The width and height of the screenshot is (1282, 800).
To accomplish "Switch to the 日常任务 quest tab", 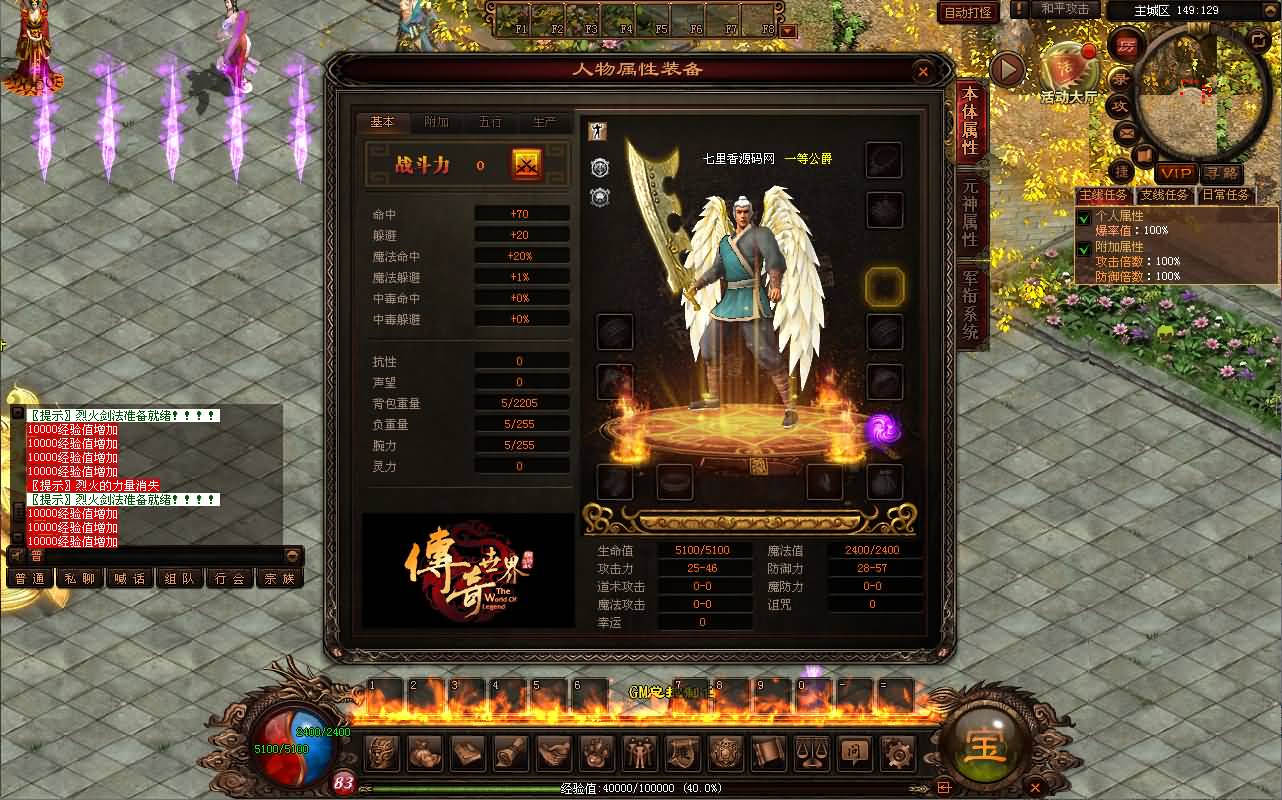I will click(x=1224, y=196).
